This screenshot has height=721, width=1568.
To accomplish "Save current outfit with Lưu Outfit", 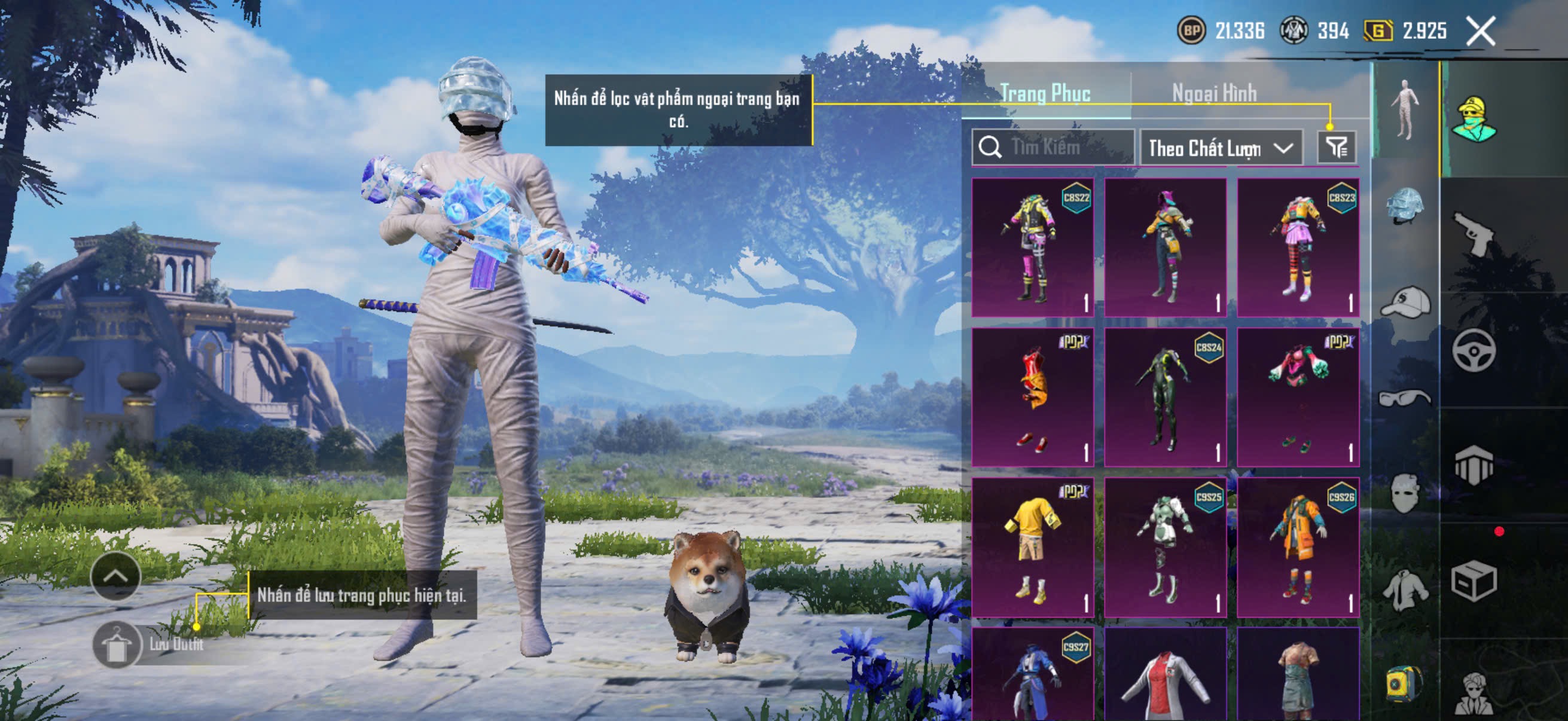I will pos(116,645).
